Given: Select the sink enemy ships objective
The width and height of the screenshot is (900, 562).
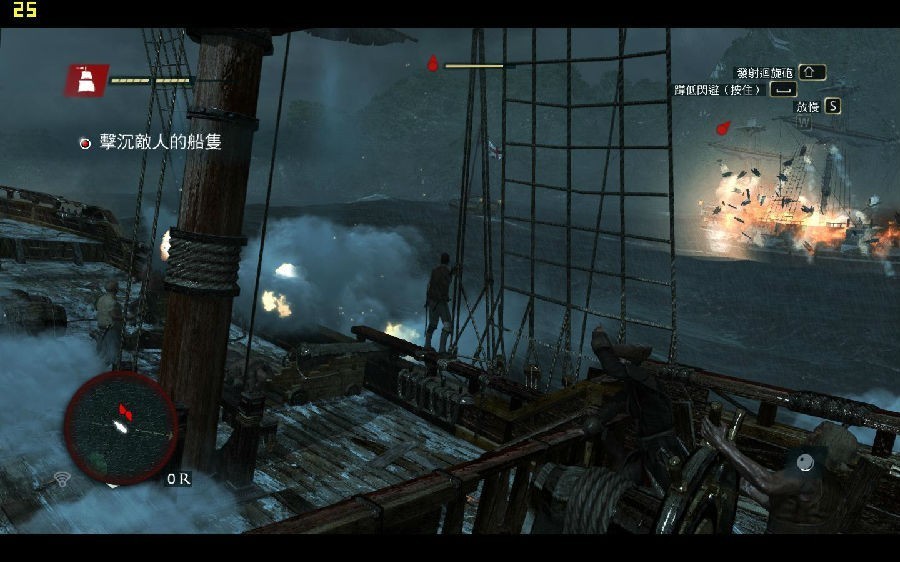Looking at the screenshot, I should 160,142.
